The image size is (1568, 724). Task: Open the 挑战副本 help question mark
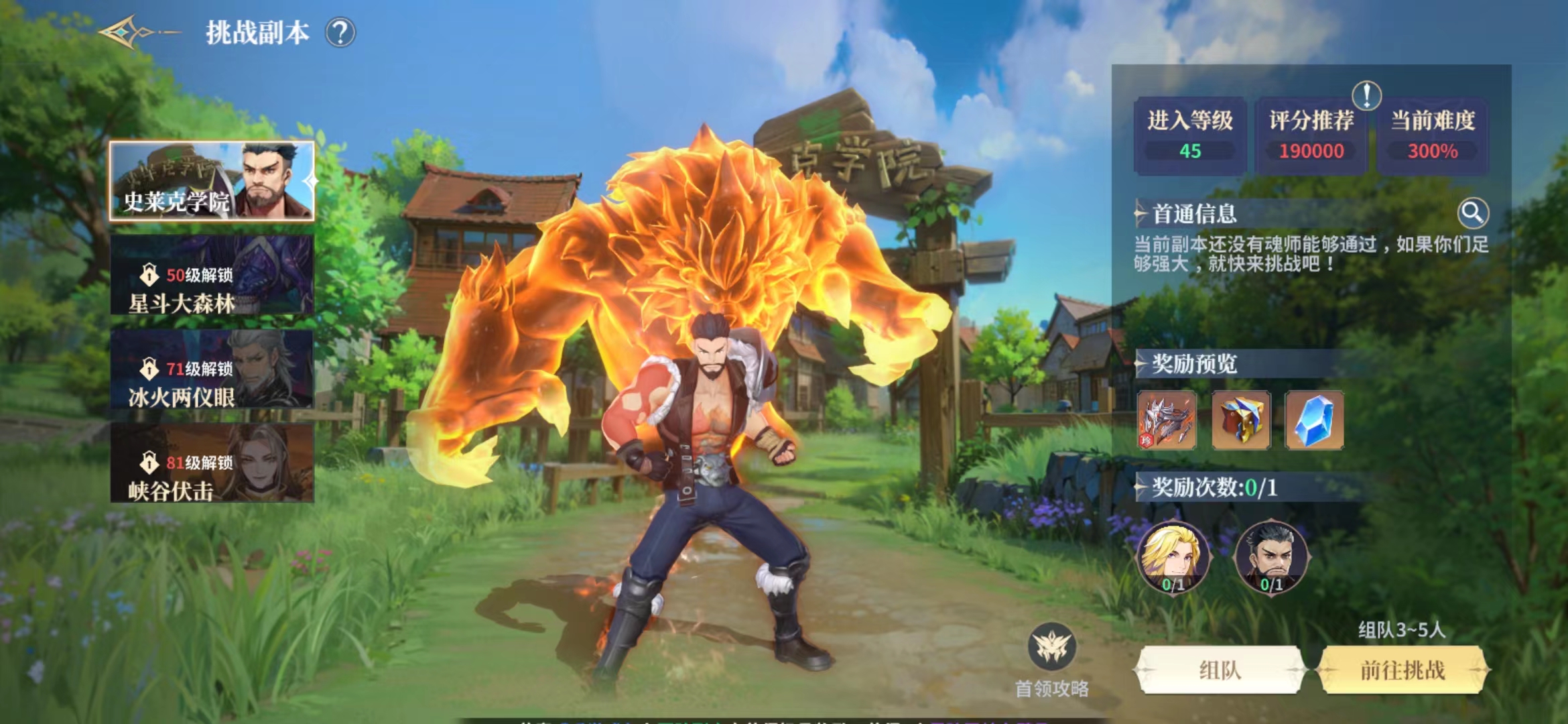[x=340, y=32]
